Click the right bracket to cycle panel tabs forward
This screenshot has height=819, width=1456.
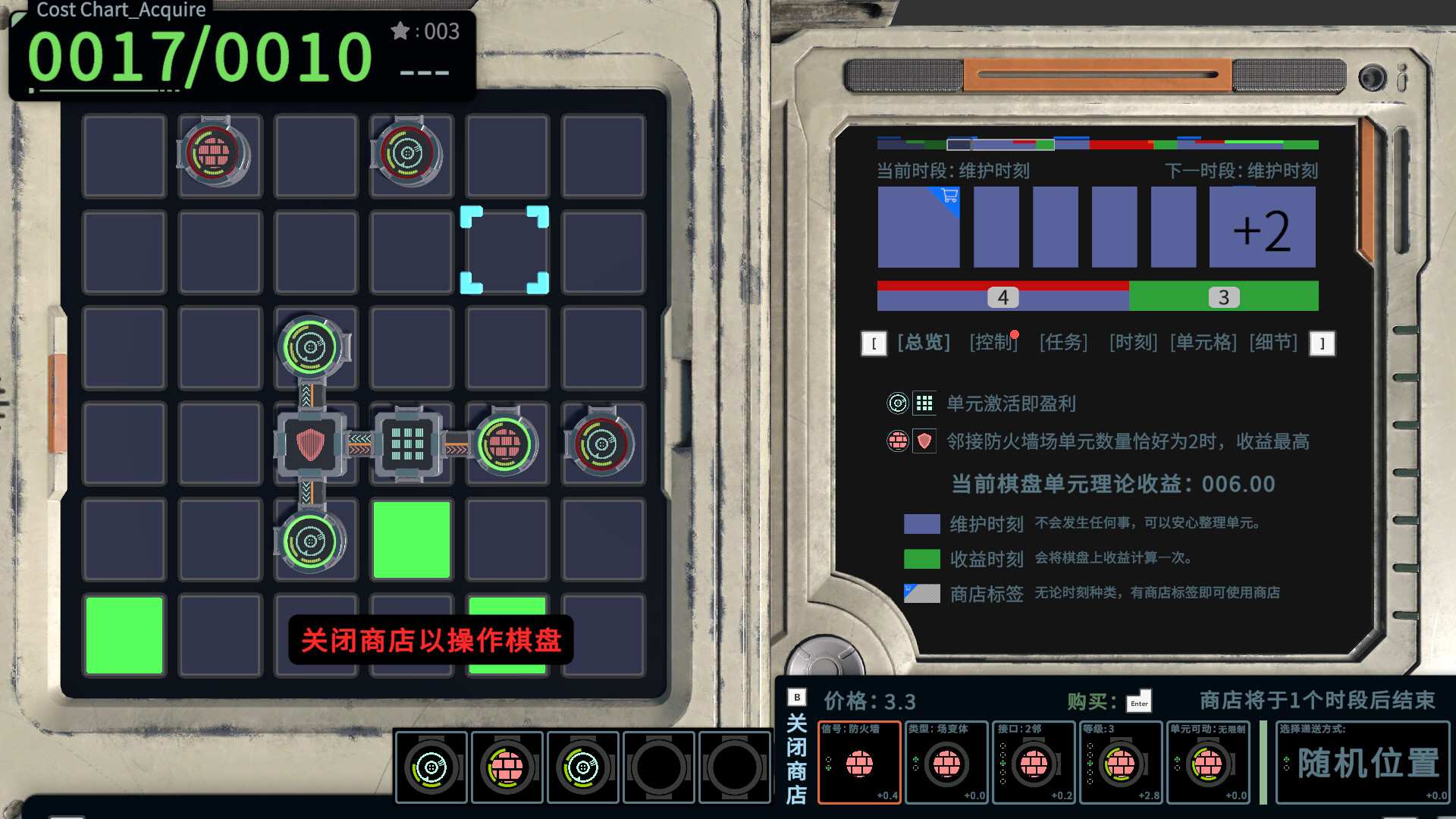[1323, 343]
